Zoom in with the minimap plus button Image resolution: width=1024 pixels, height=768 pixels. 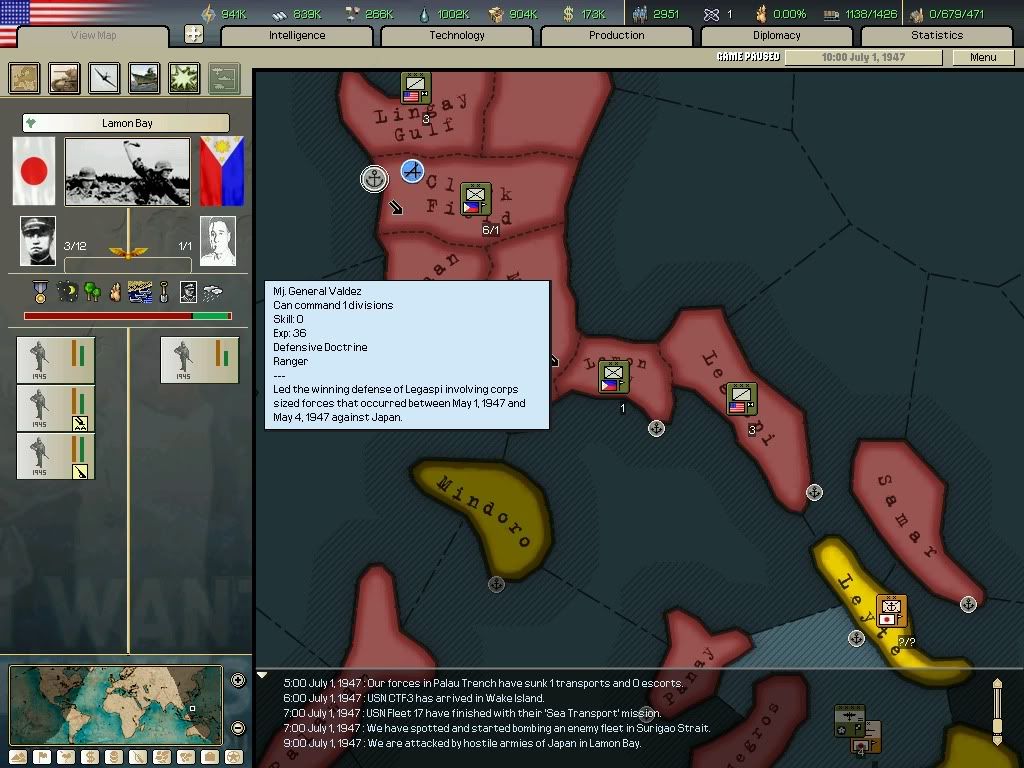(x=238, y=681)
